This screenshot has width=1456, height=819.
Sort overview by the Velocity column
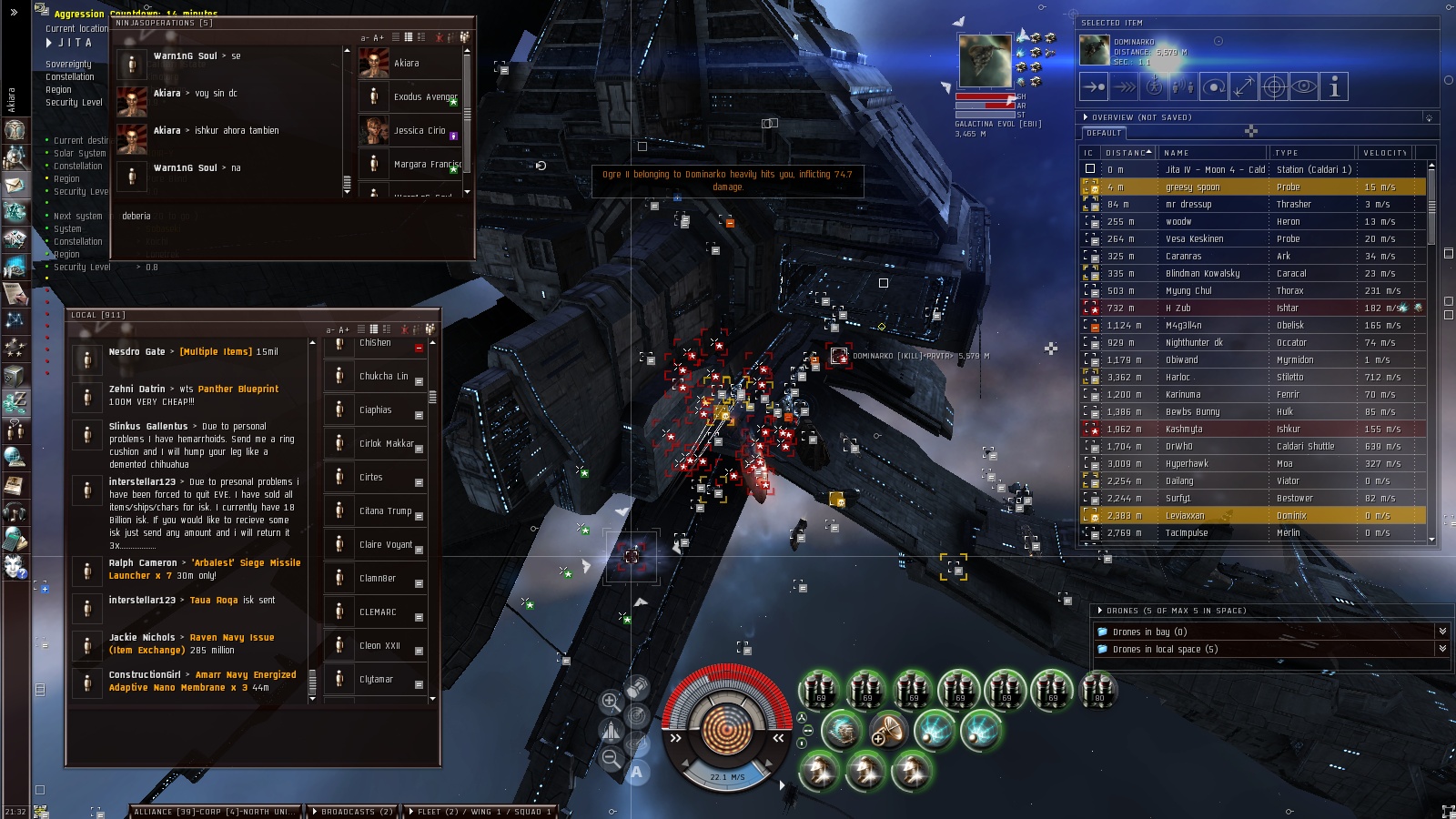[1384, 153]
